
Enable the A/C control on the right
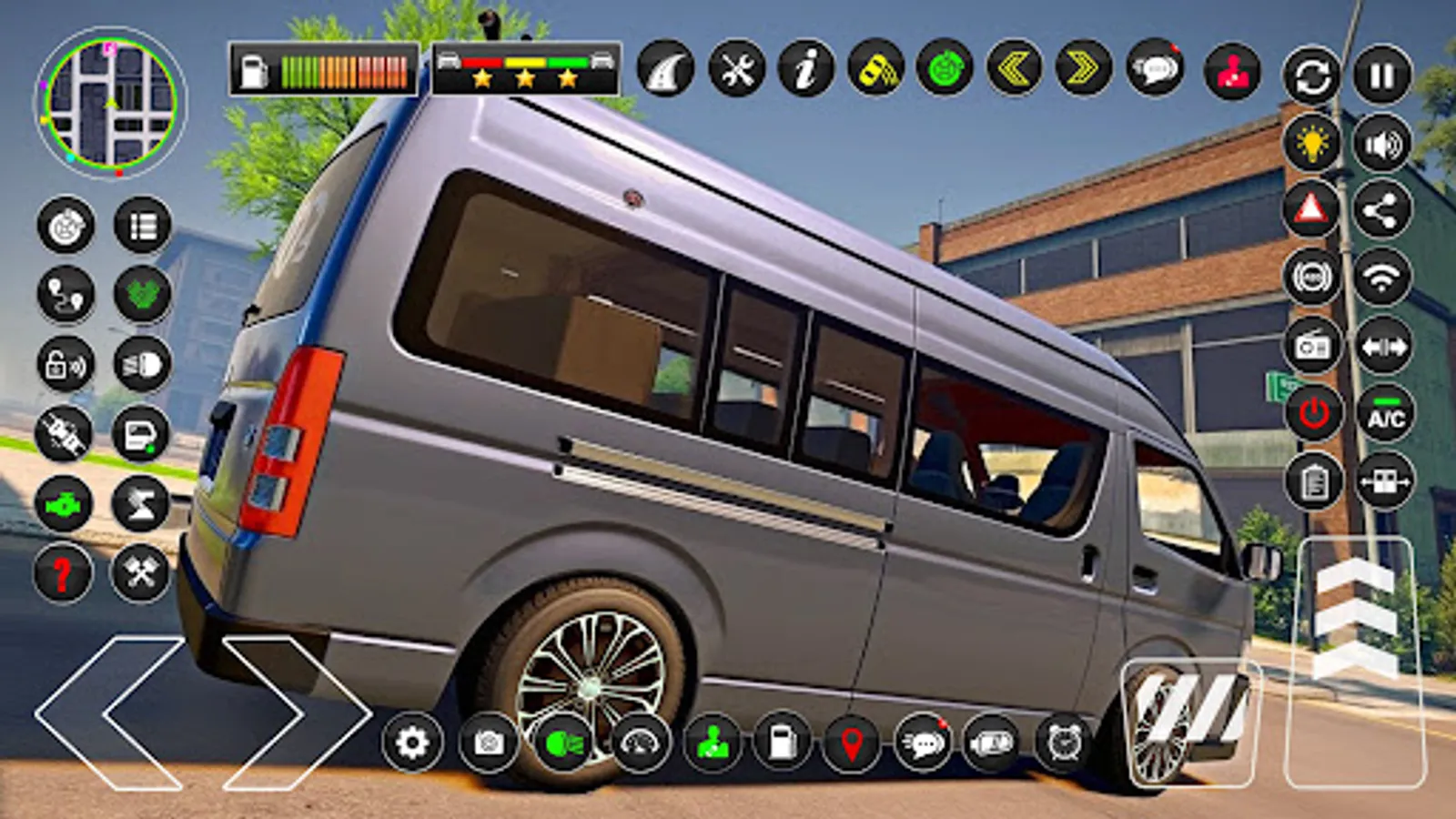pos(1383,417)
